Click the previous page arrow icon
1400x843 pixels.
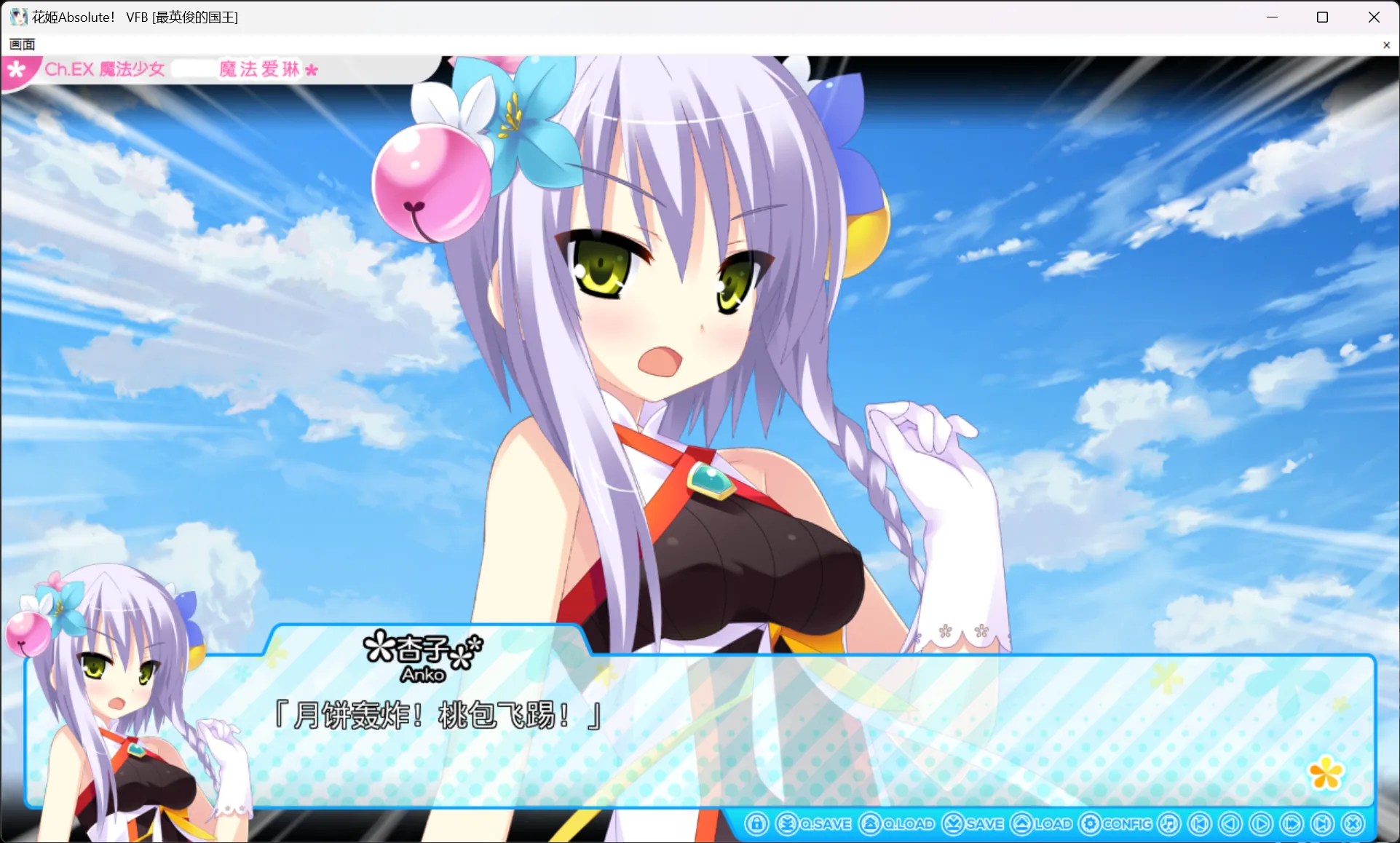tap(1229, 823)
